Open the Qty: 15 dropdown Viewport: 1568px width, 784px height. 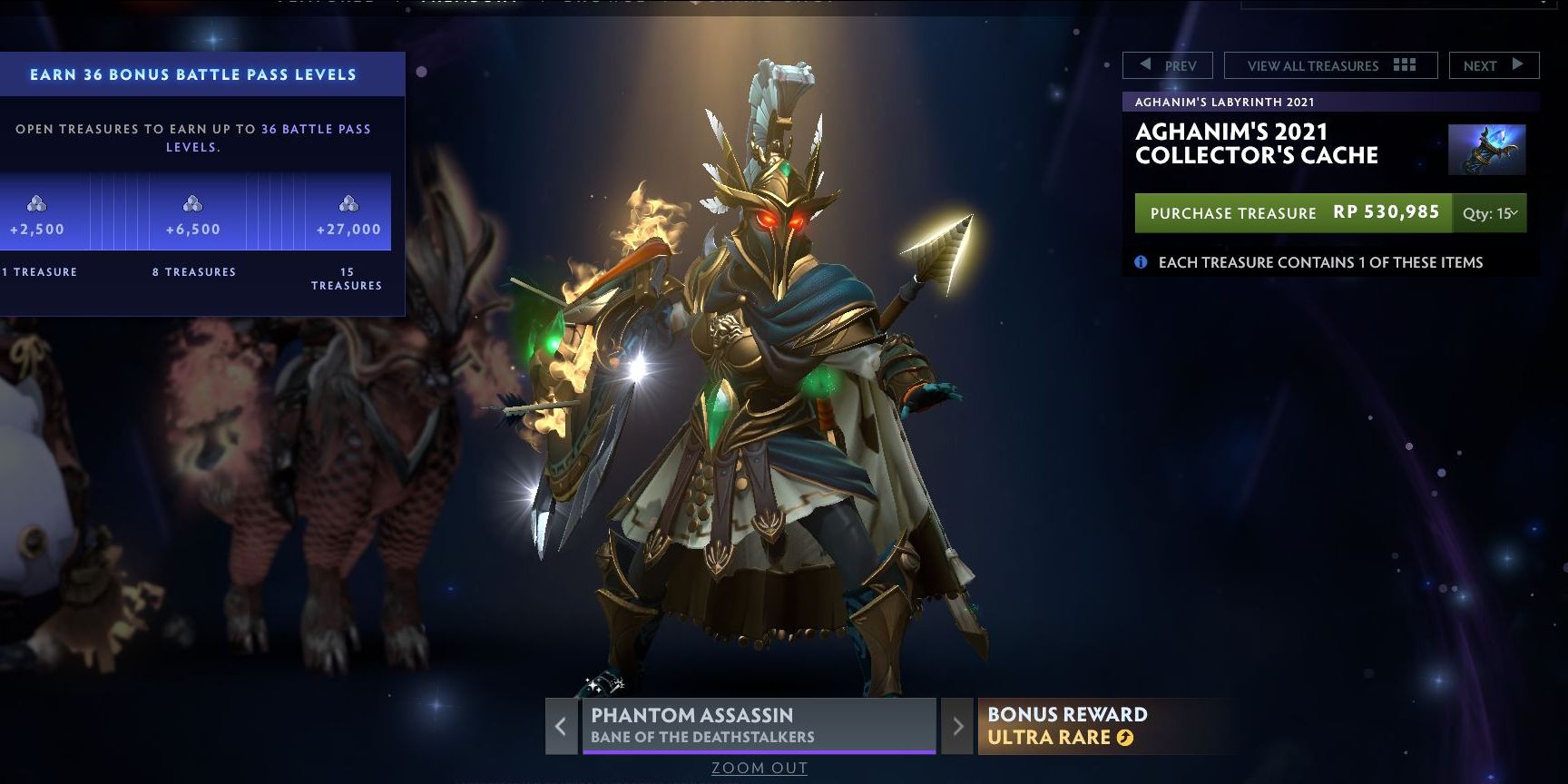pyautogui.click(x=1491, y=213)
